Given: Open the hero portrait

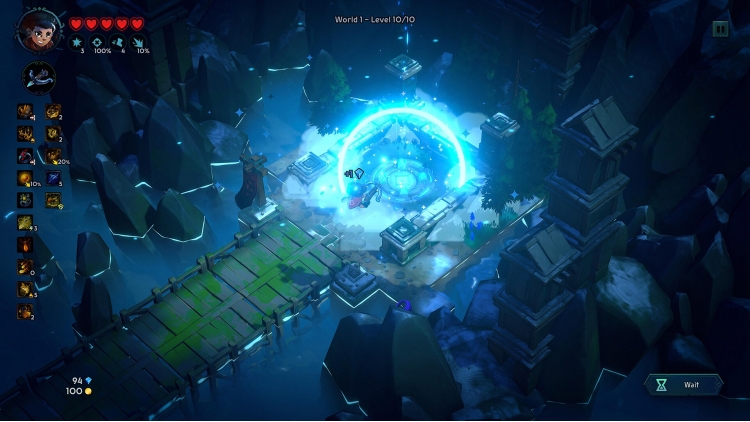Looking at the screenshot, I should point(33,29).
